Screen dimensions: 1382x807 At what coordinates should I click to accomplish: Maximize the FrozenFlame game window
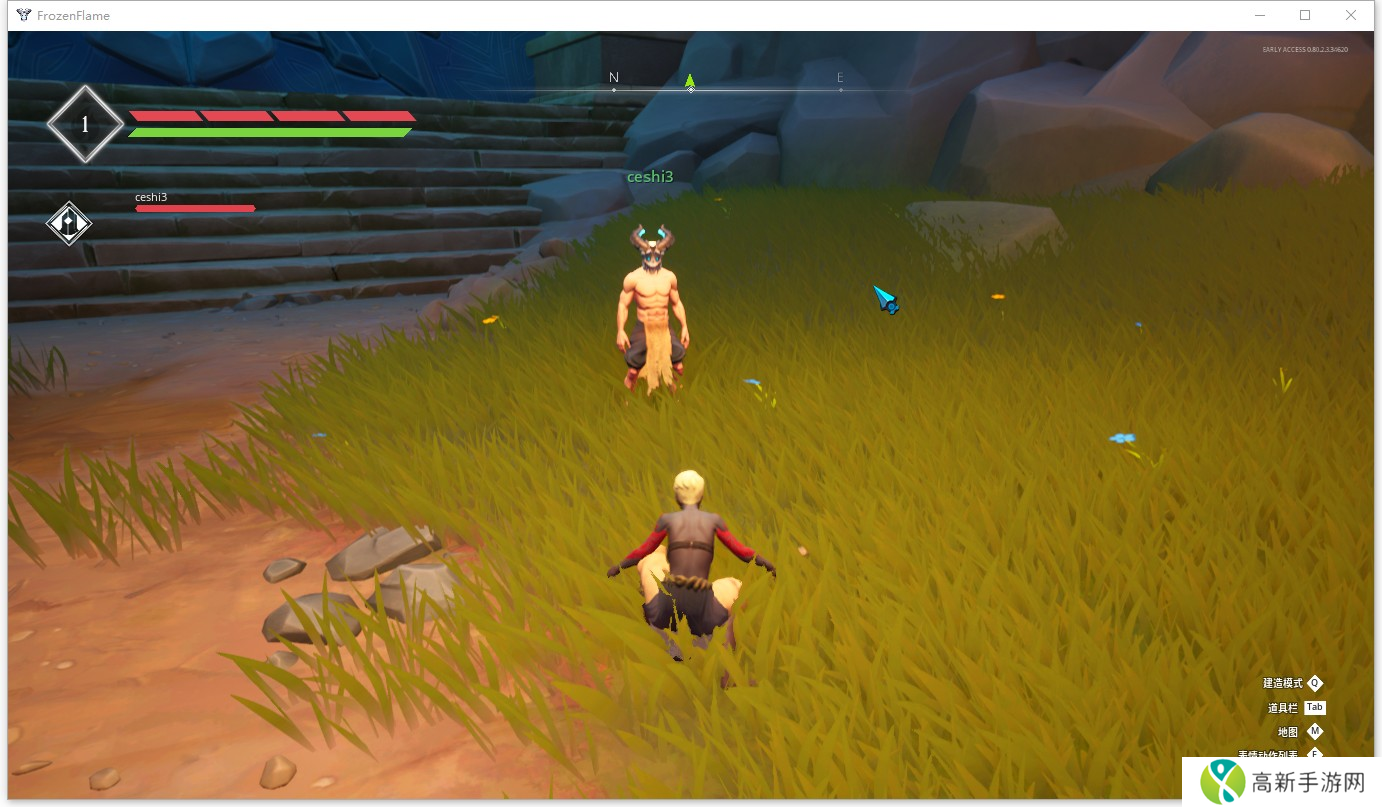click(x=1304, y=15)
